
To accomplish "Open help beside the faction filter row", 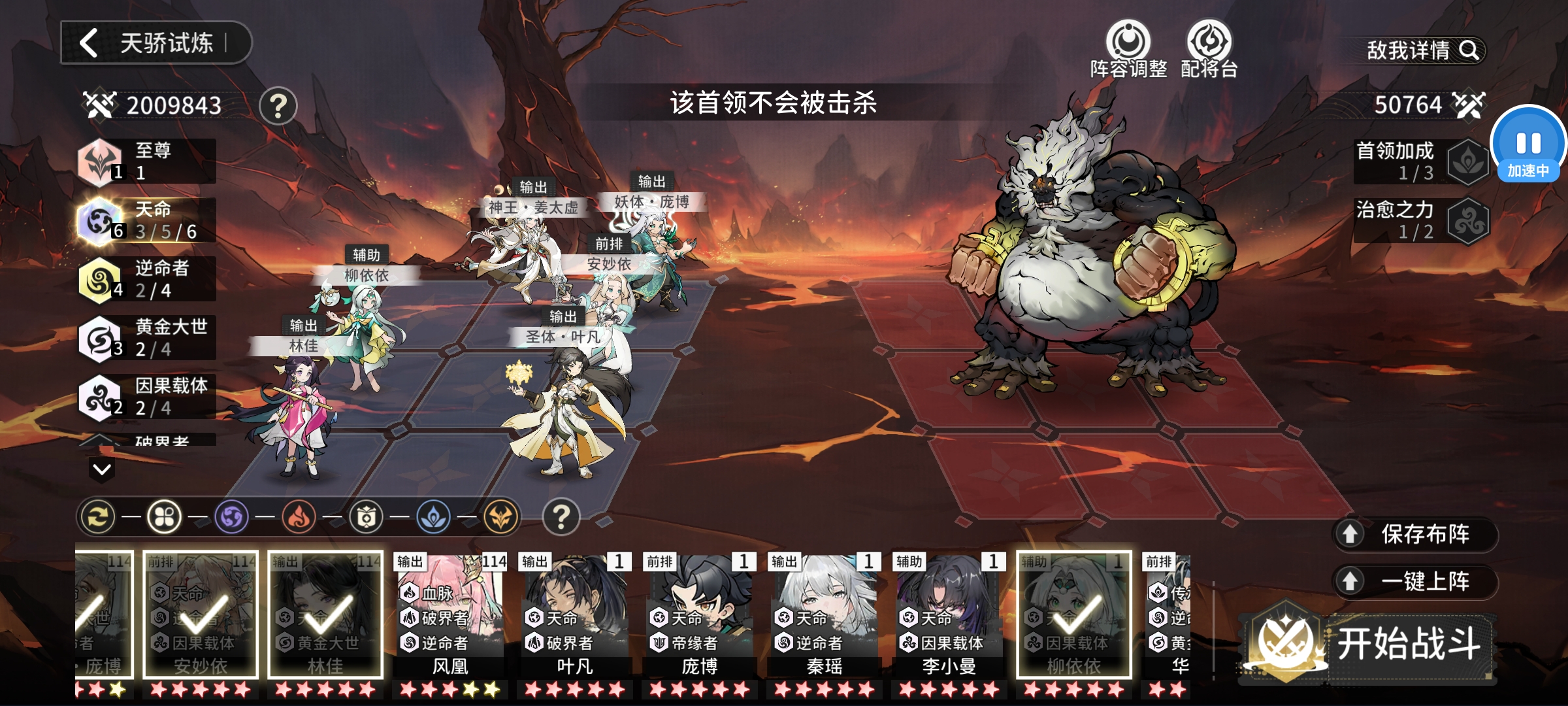I will pyautogui.click(x=561, y=517).
